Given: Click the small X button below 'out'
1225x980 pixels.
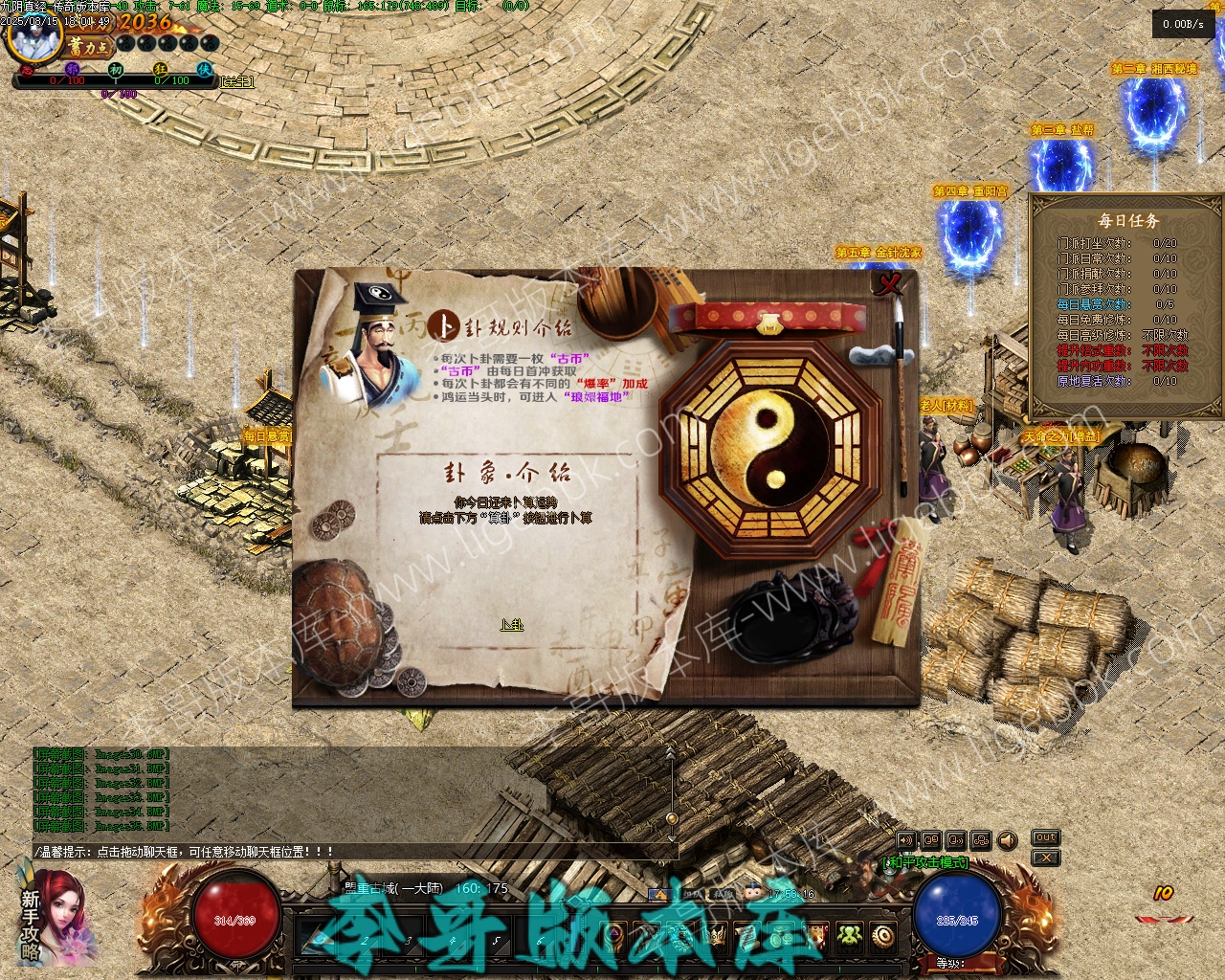Looking at the screenshot, I should [1046, 857].
